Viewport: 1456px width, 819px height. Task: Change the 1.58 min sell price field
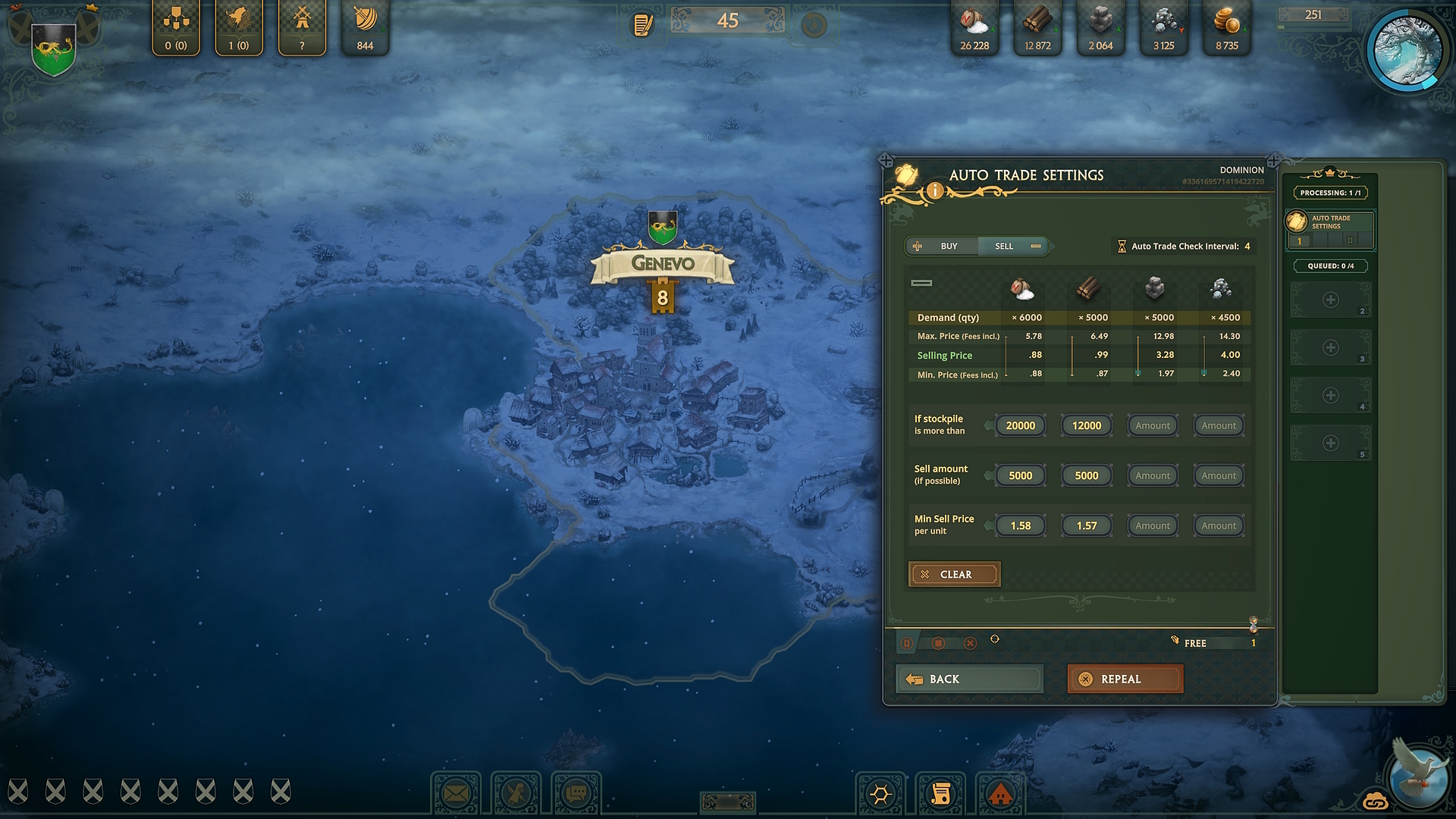(x=1020, y=526)
